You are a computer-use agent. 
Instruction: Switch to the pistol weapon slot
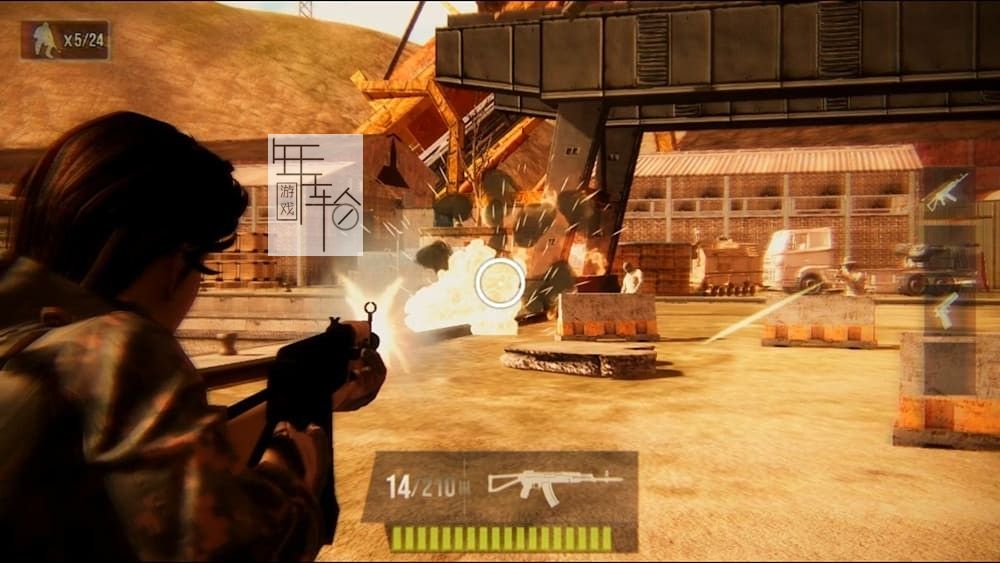(x=945, y=309)
